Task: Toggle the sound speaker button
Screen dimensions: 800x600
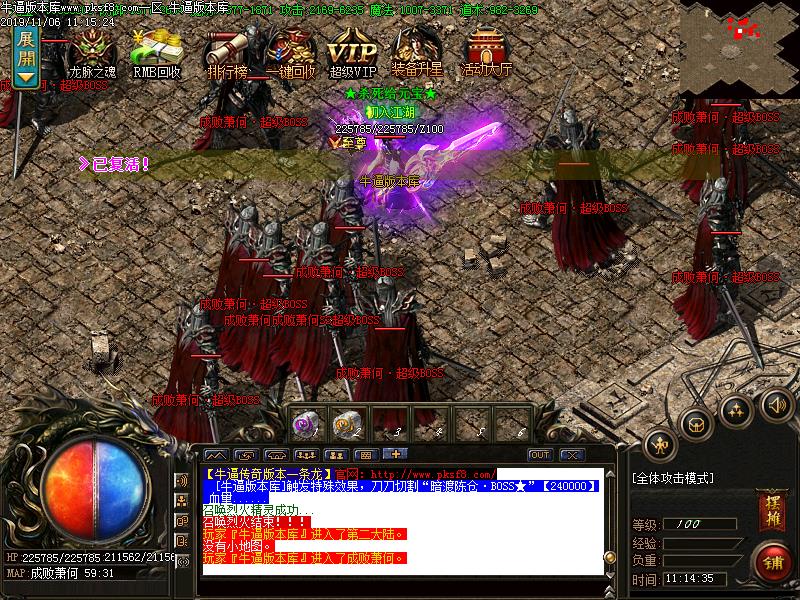Action: pyautogui.click(x=776, y=404)
